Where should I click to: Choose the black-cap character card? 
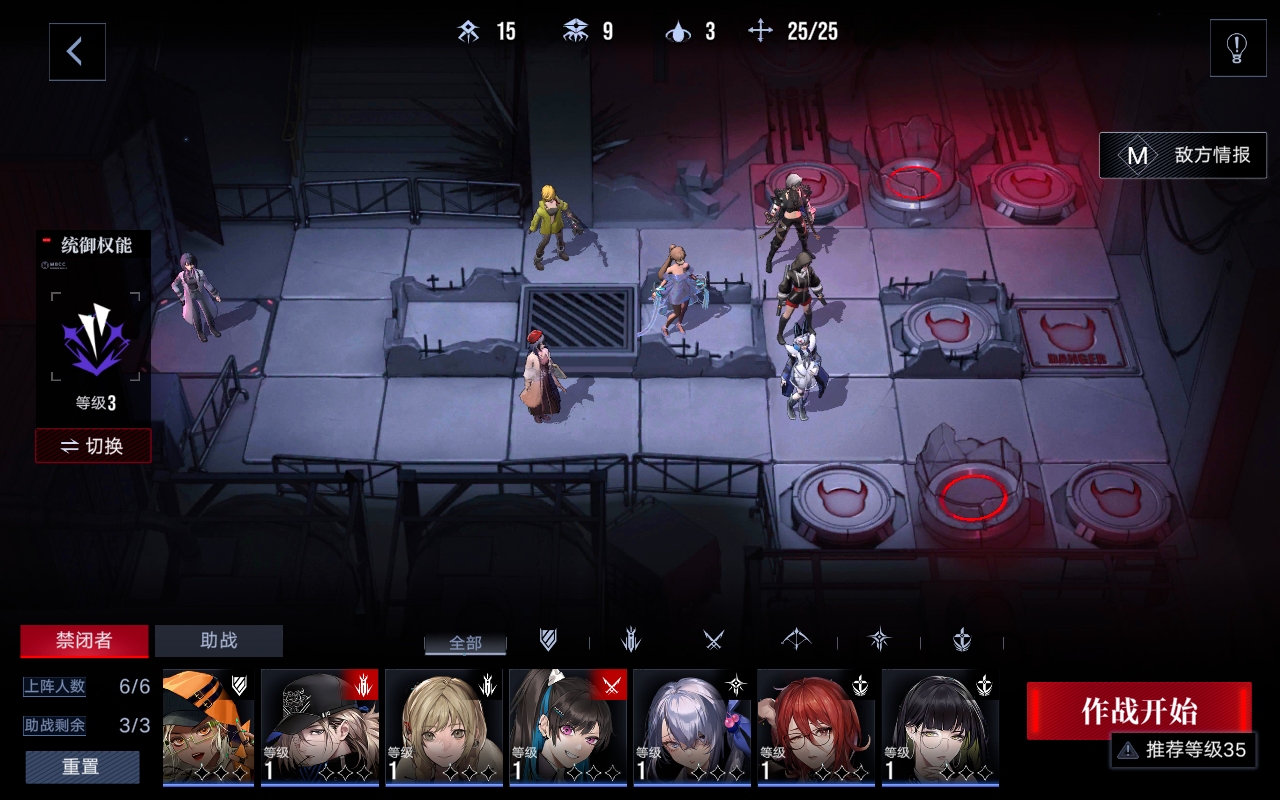(320, 727)
